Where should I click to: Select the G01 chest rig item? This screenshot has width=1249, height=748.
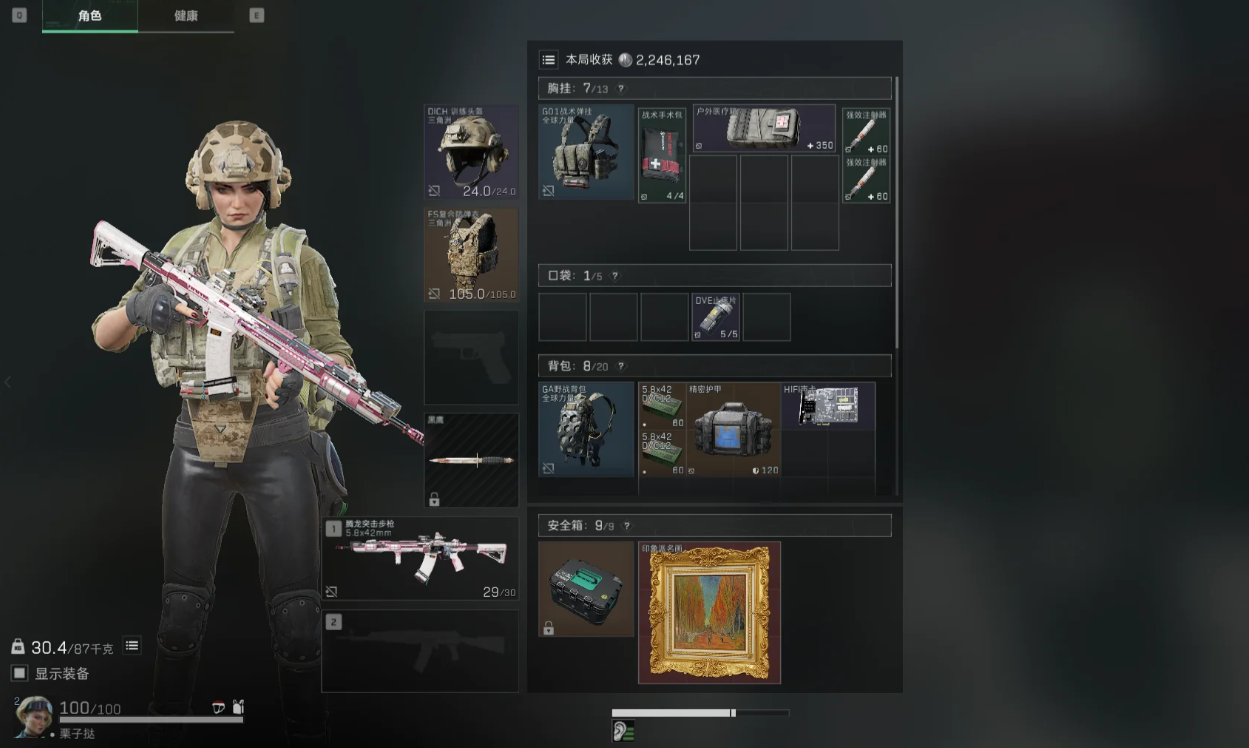pos(586,152)
